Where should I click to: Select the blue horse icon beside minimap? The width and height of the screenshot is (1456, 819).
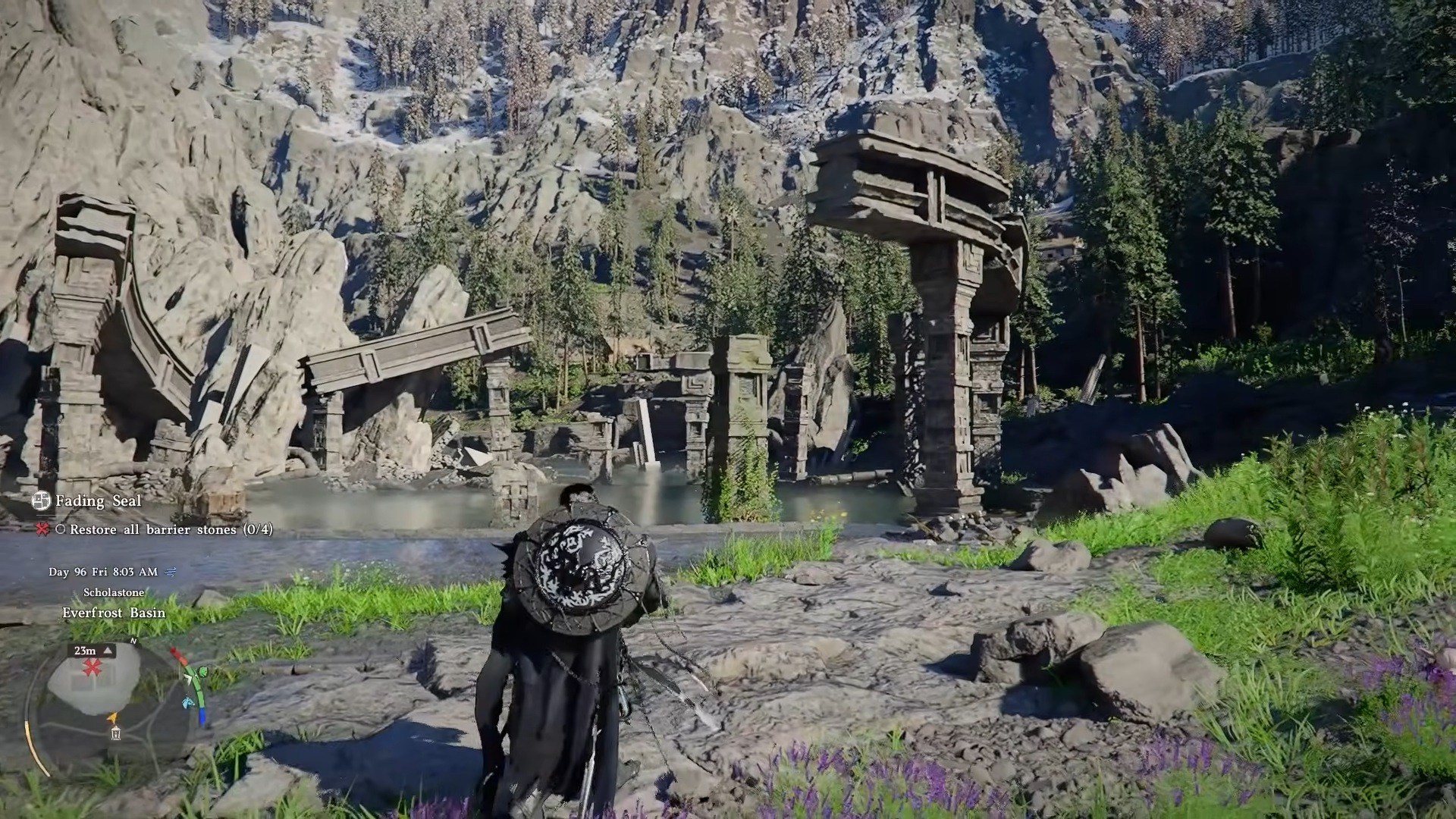(x=188, y=702)
